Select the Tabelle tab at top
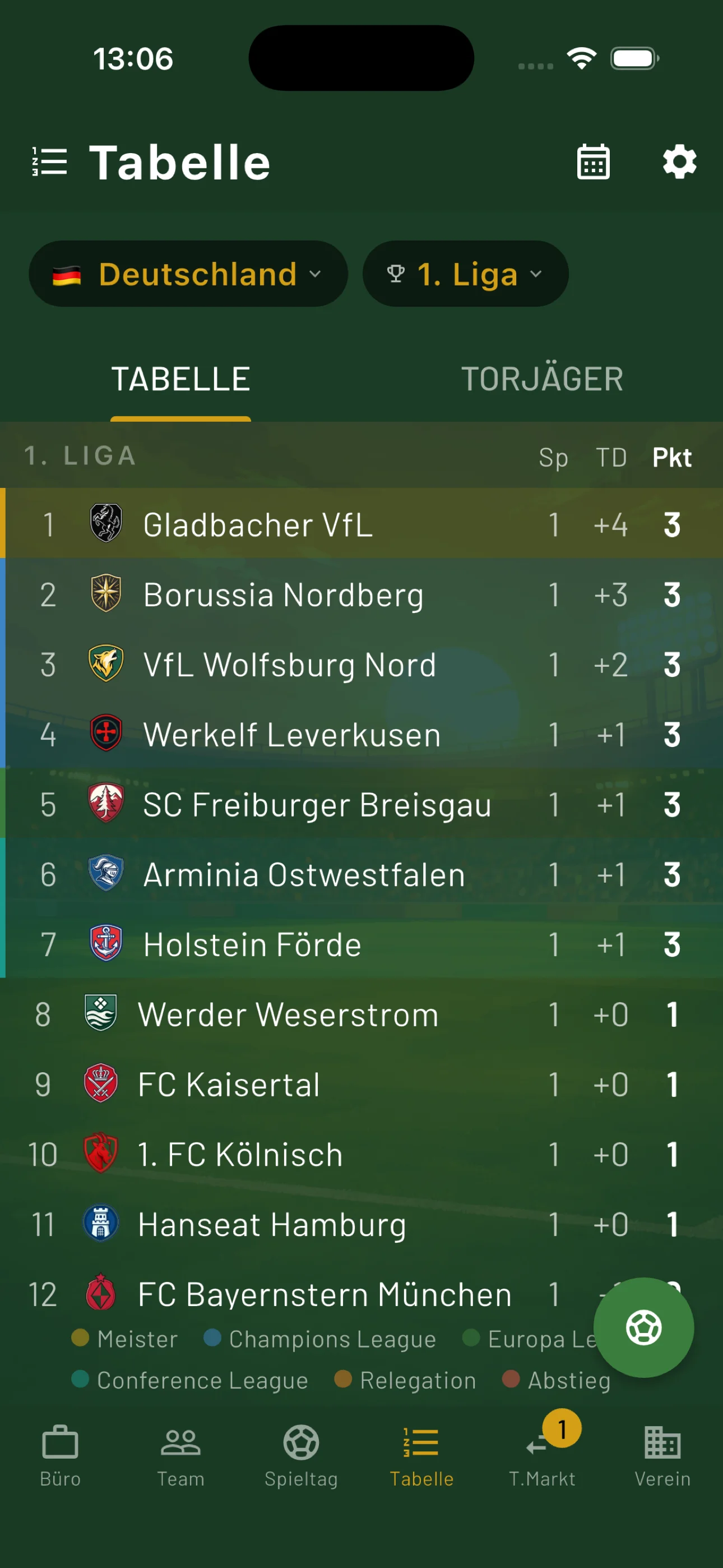 tap(180, 379)
